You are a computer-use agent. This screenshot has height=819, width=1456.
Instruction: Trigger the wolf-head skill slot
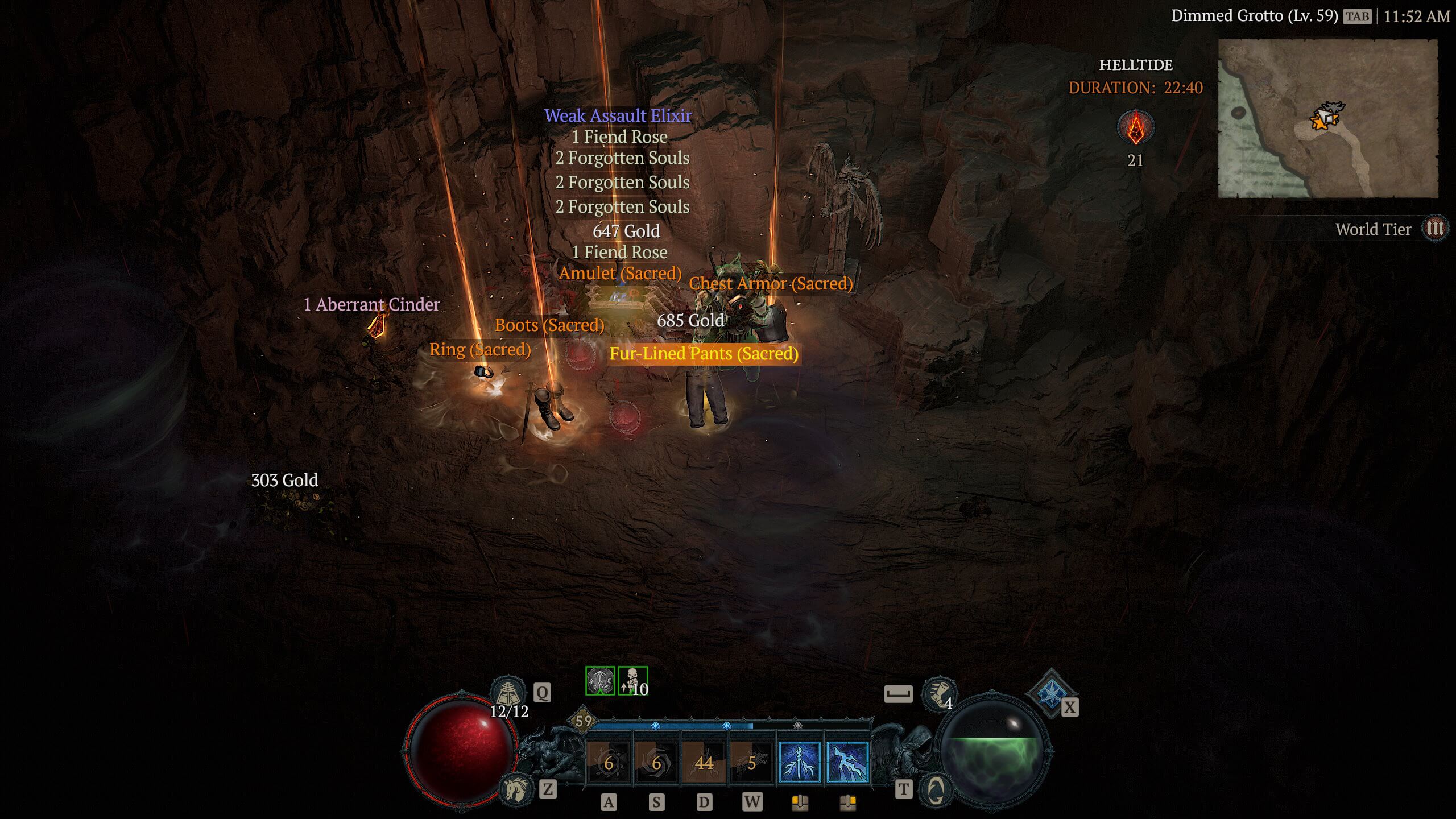click(x=752, y=762)
